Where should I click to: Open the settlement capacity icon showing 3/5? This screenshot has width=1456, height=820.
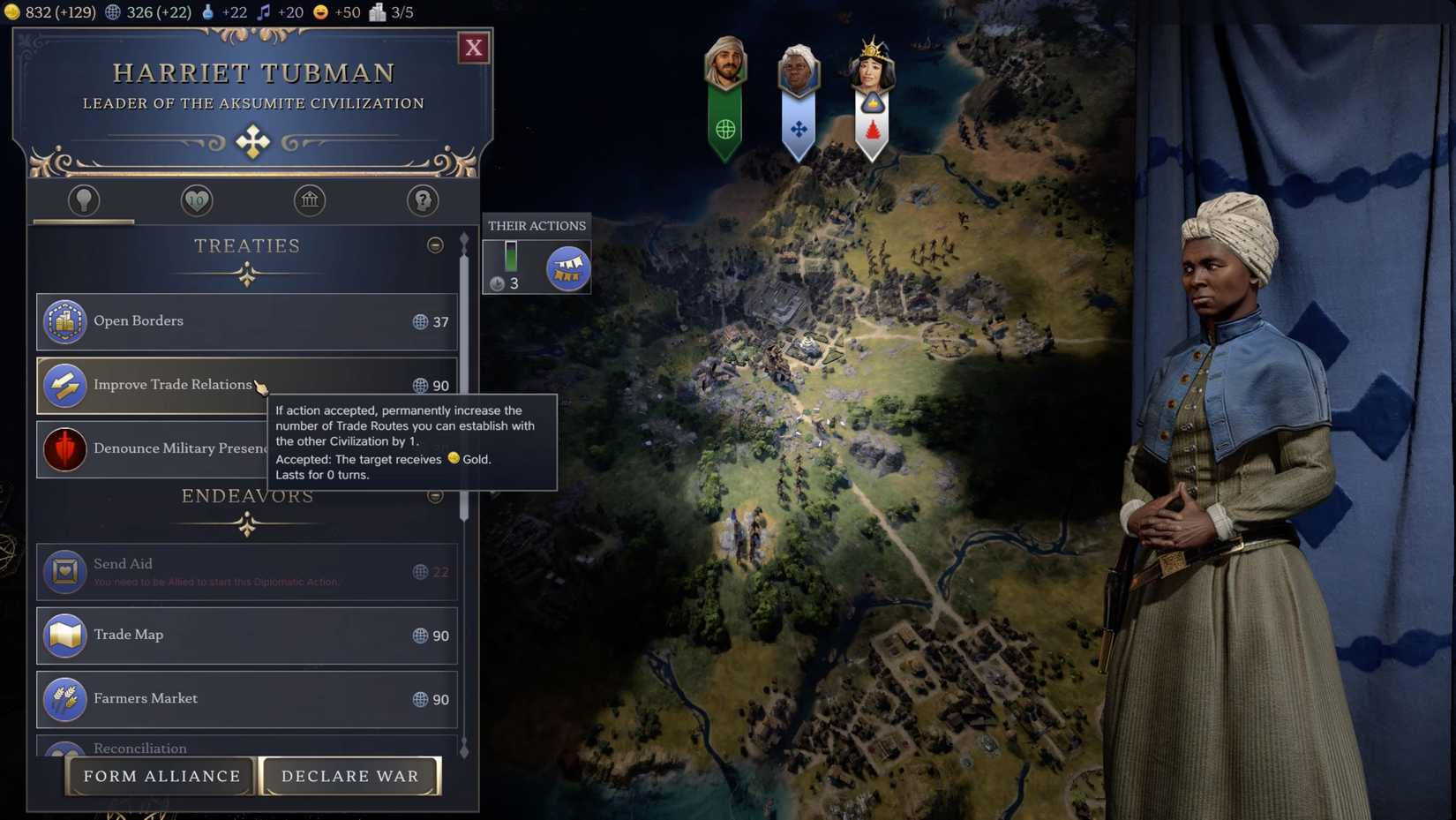coord(379,12)
